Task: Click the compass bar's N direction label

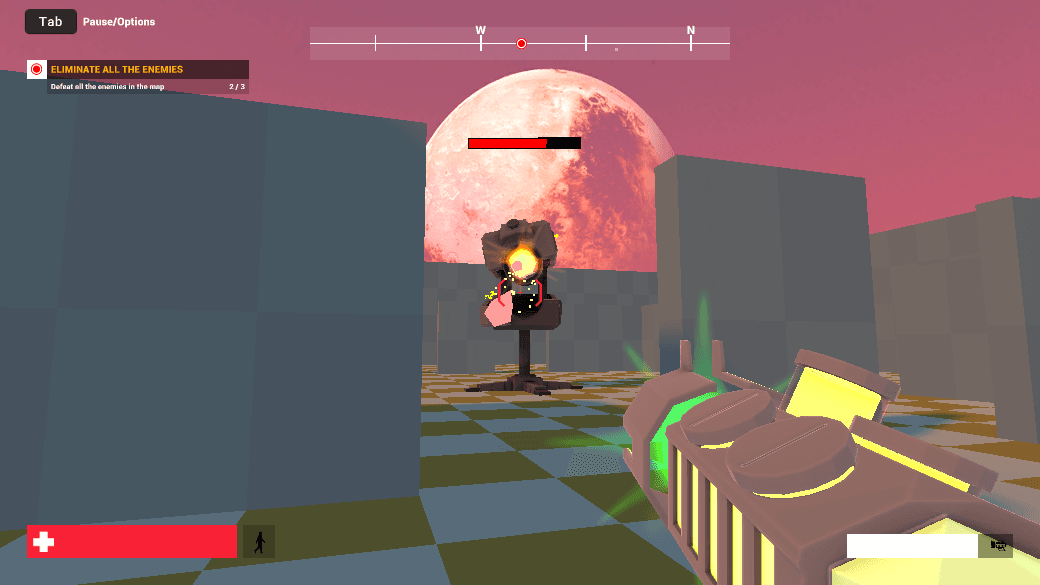Action: (x=690, y=30)
